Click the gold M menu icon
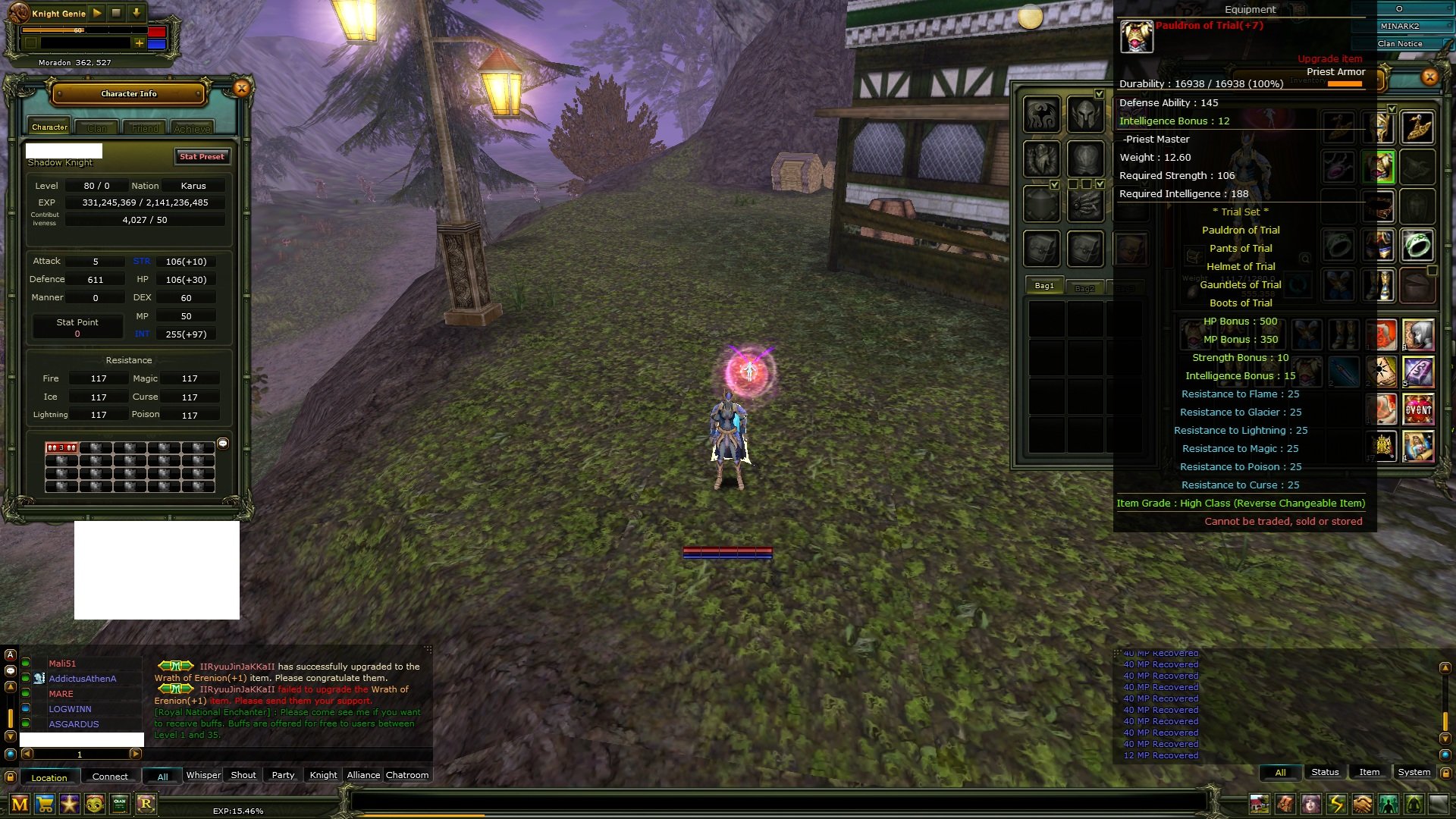This screenshot has width=1456, height=819. pyautogui.click(x=20, y=804)
